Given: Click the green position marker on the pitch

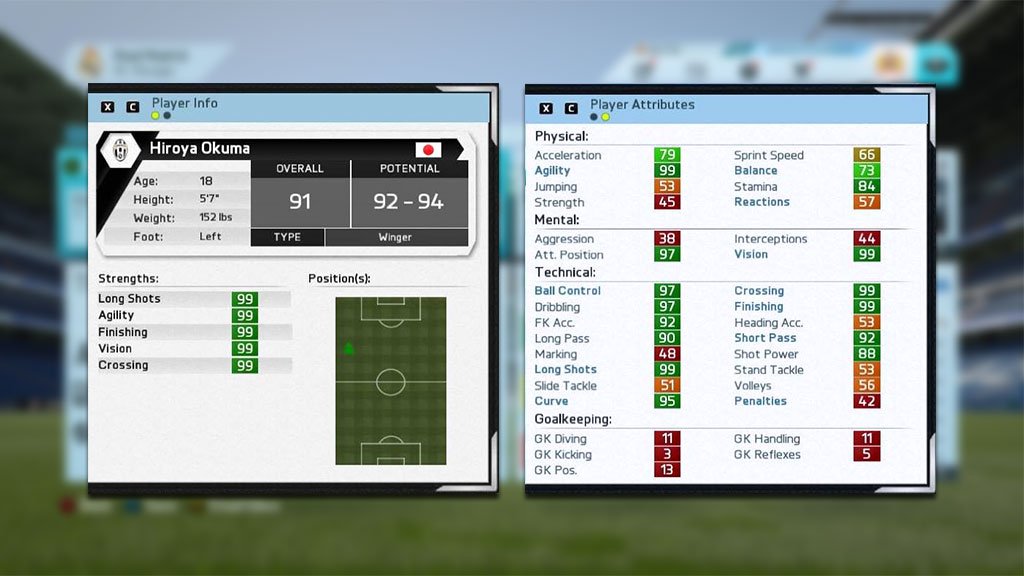Looking at the screenshot, I should (x=349, y=349).
